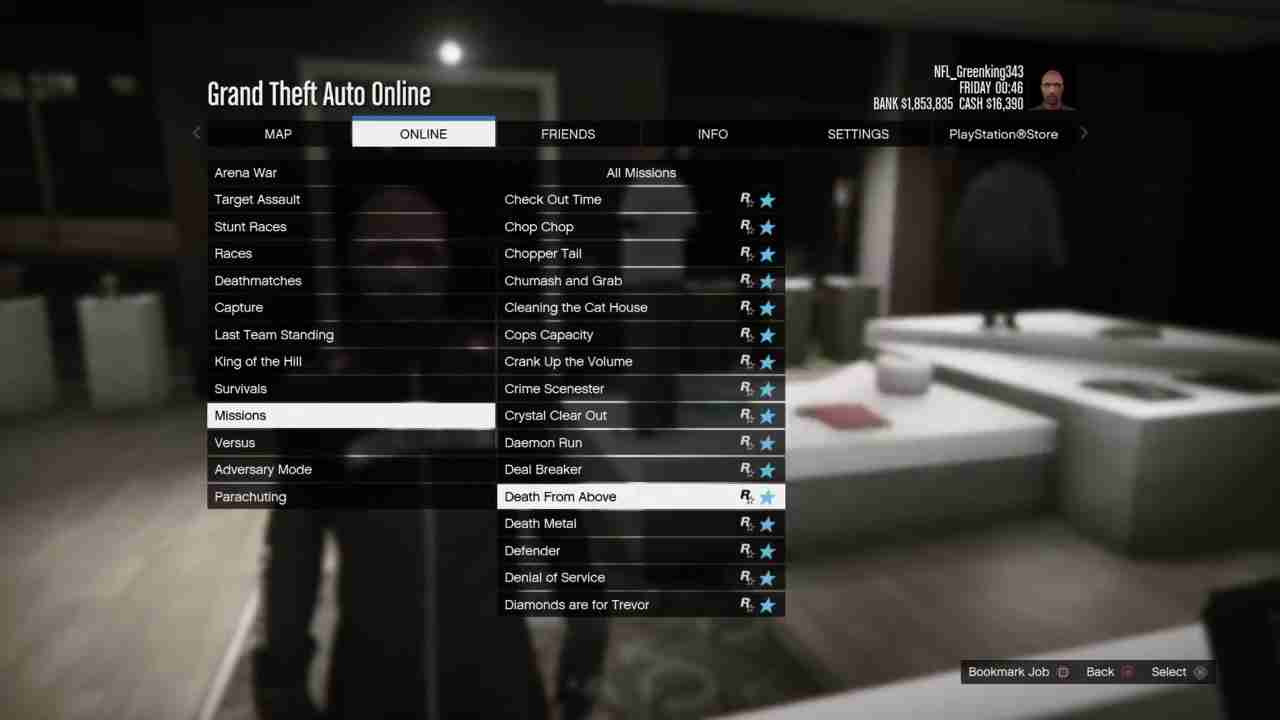Click the star icon on Death From Above

click(767, 496)
